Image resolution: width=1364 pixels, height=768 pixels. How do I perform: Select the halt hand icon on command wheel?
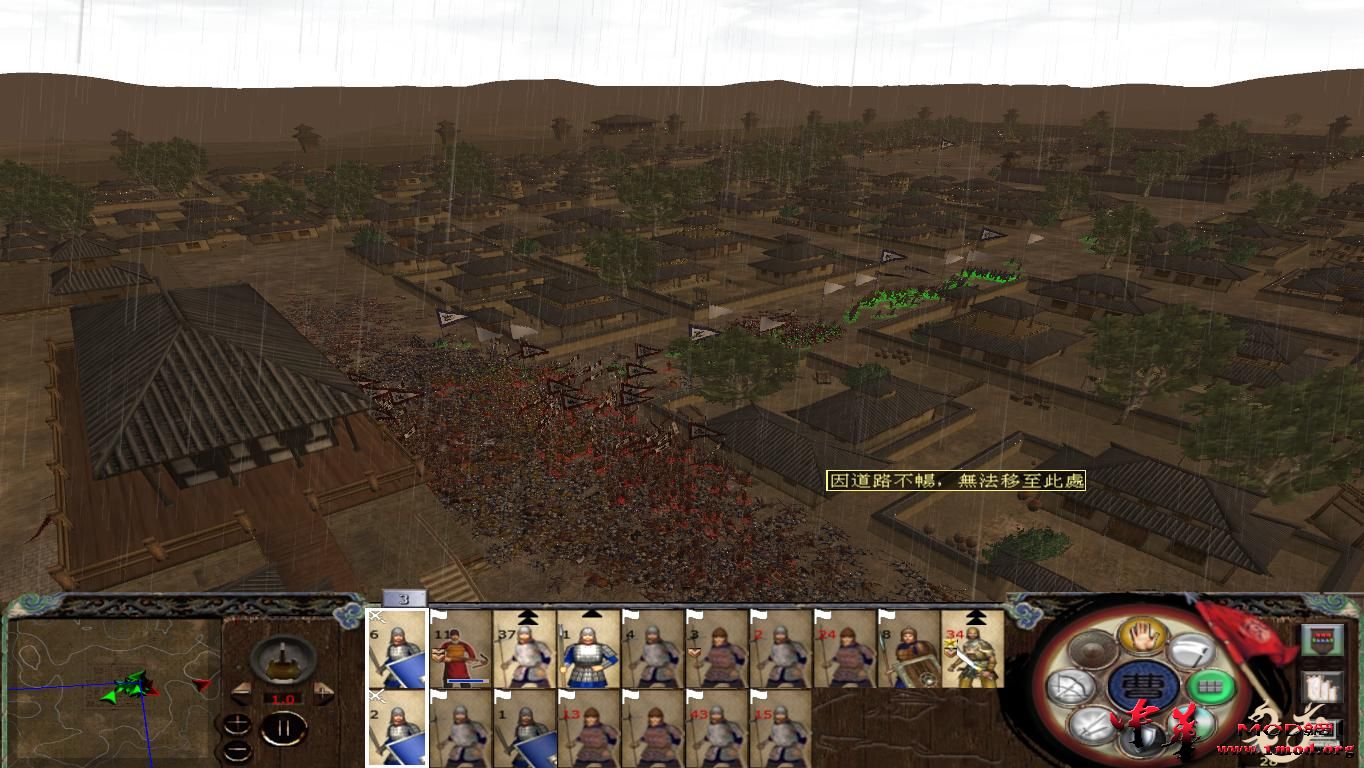point(1141,635)
